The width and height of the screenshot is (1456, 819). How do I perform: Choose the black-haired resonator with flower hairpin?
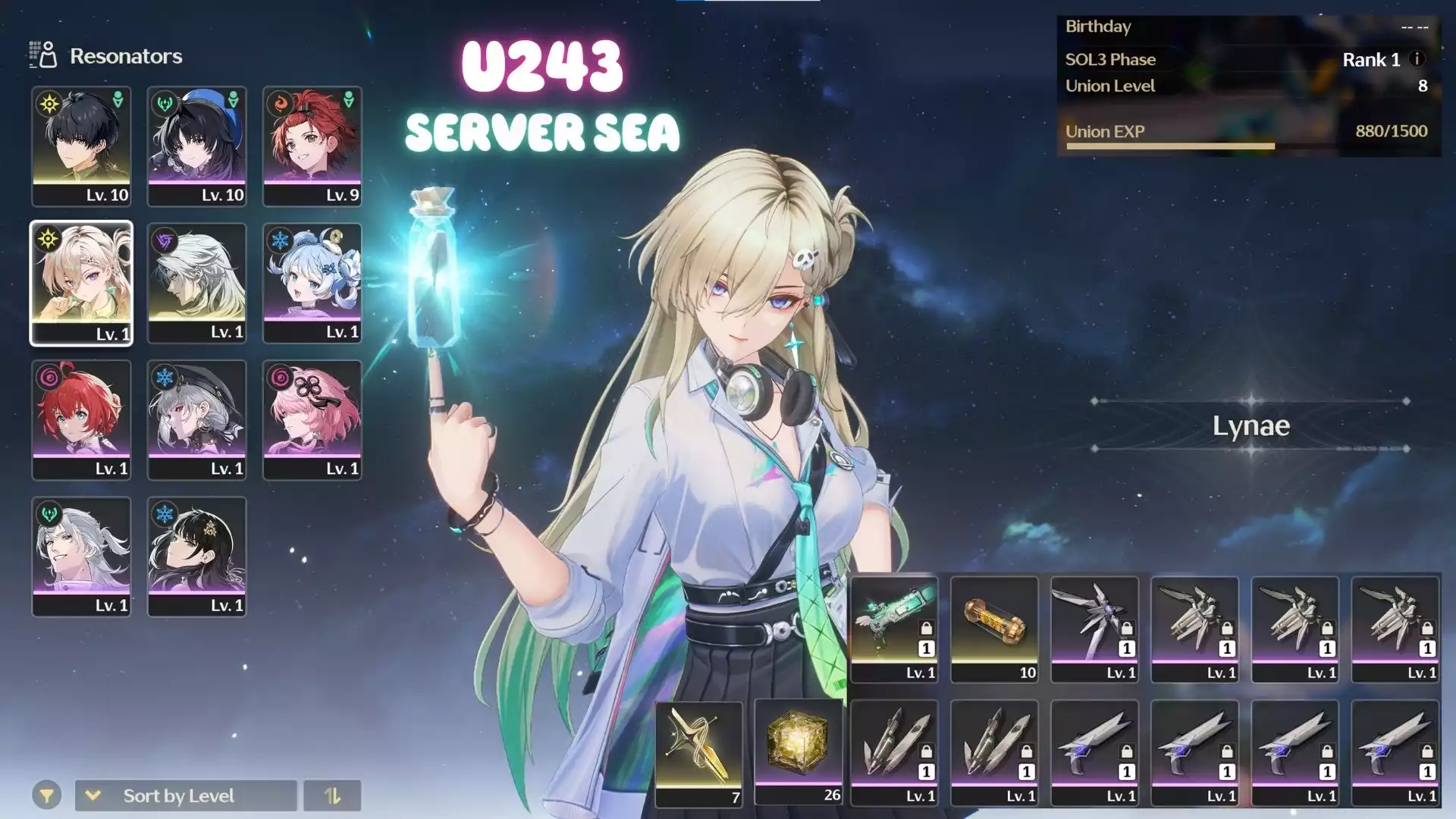pos(196,556)
